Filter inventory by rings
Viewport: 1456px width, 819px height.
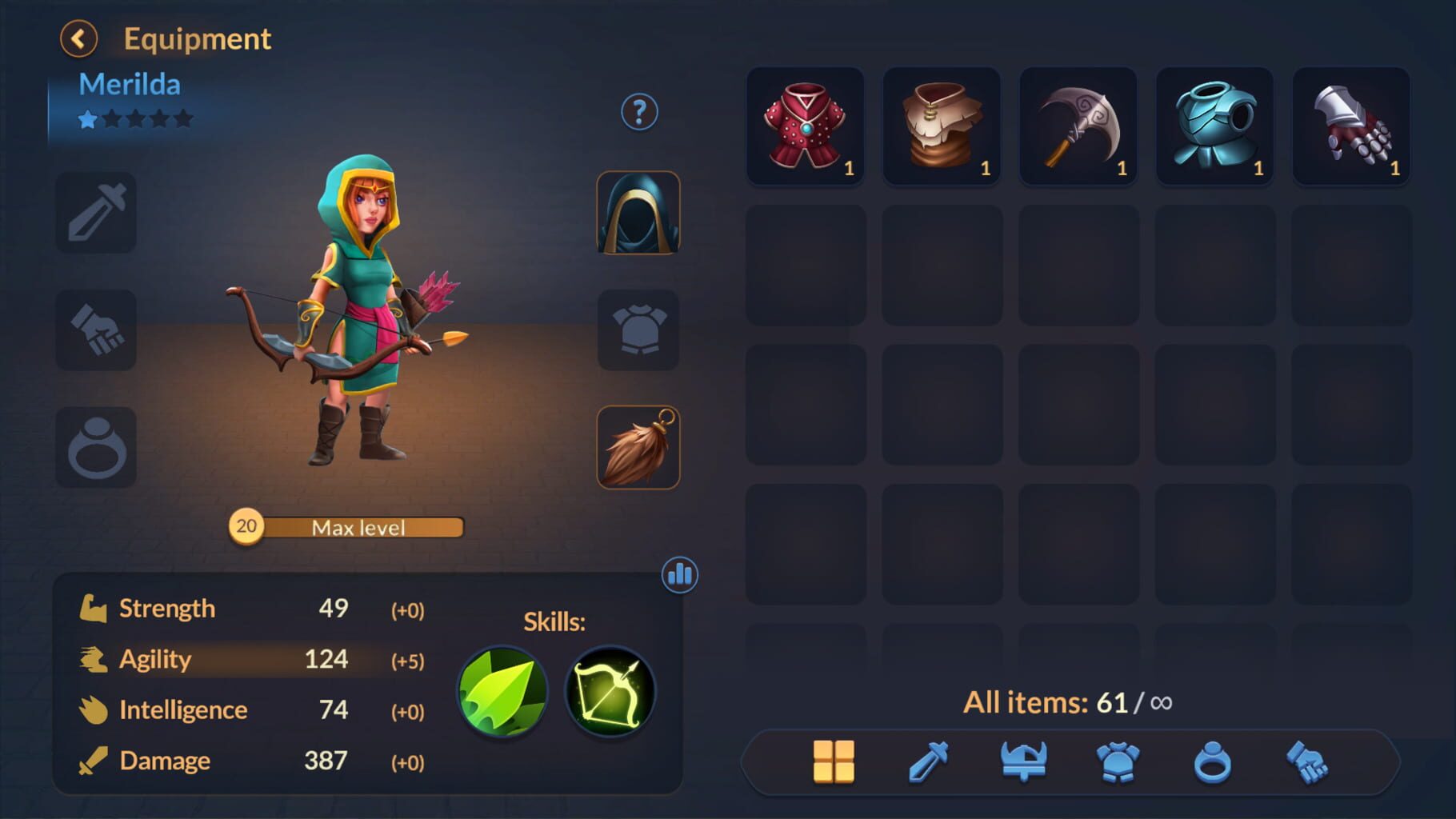pyautogui.click(x=1212, y=761)
